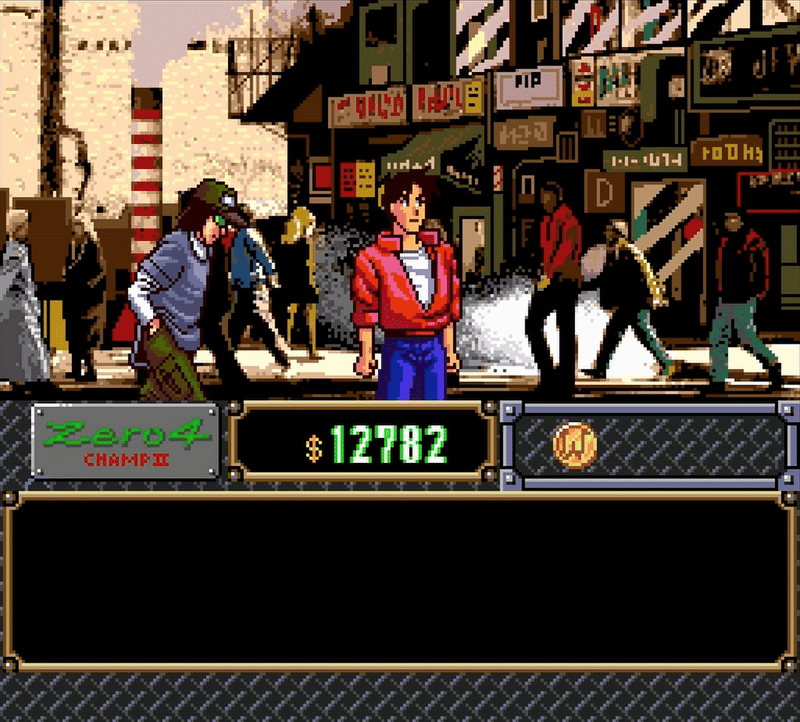This screenshot has width=800, height=722.
Task: Select the Zero4 Champ II logo plate
Action: pyautogui.click(x=125, y=441)
